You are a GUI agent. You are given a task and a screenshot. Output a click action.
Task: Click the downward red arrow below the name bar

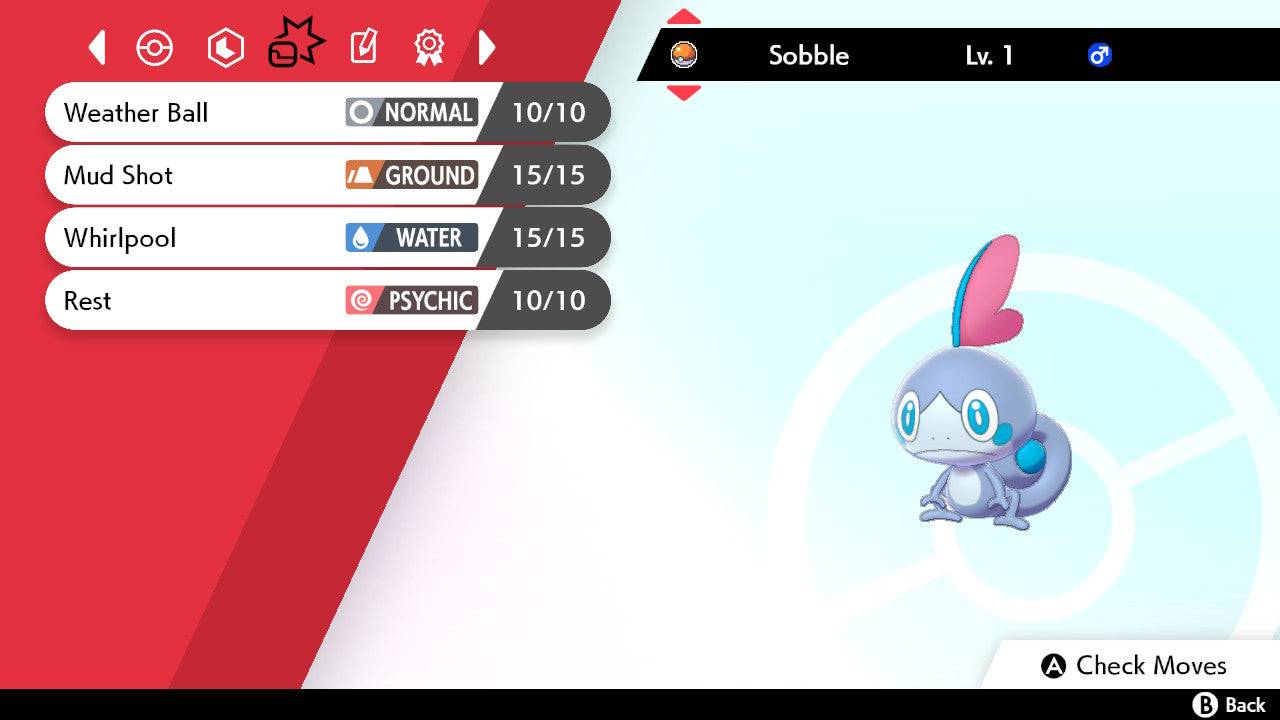pyautogui.click(x=683, y=92)
